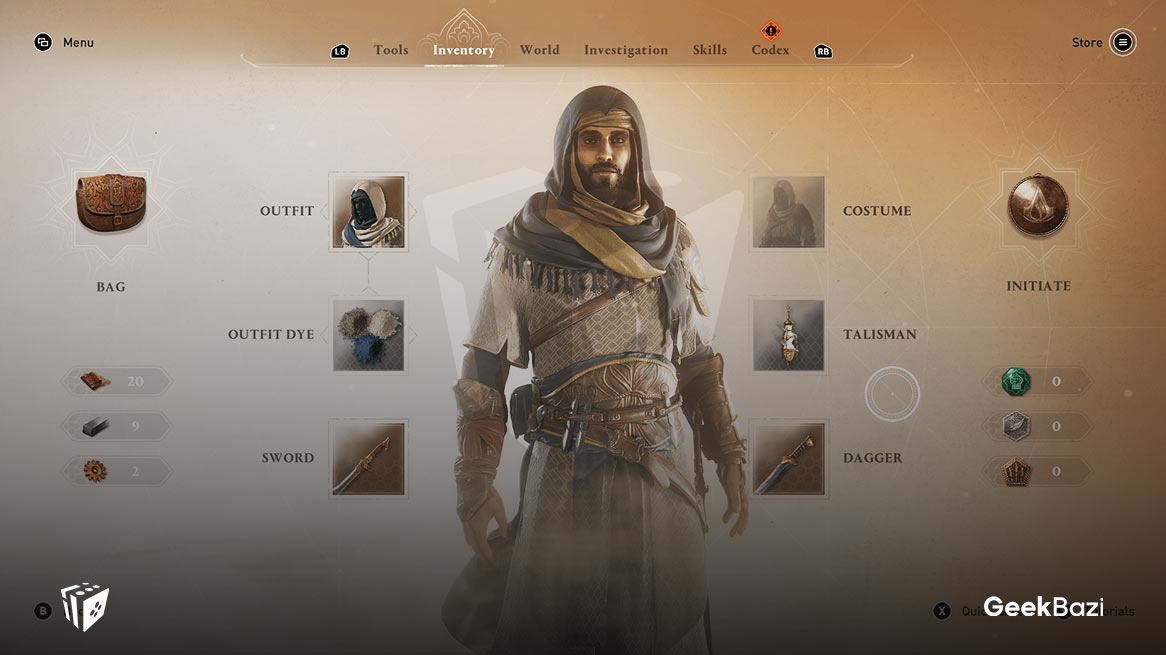This screenshot has width=1166, height=655.
Task: Select the Inventory tab
Action: coord(463,50)
